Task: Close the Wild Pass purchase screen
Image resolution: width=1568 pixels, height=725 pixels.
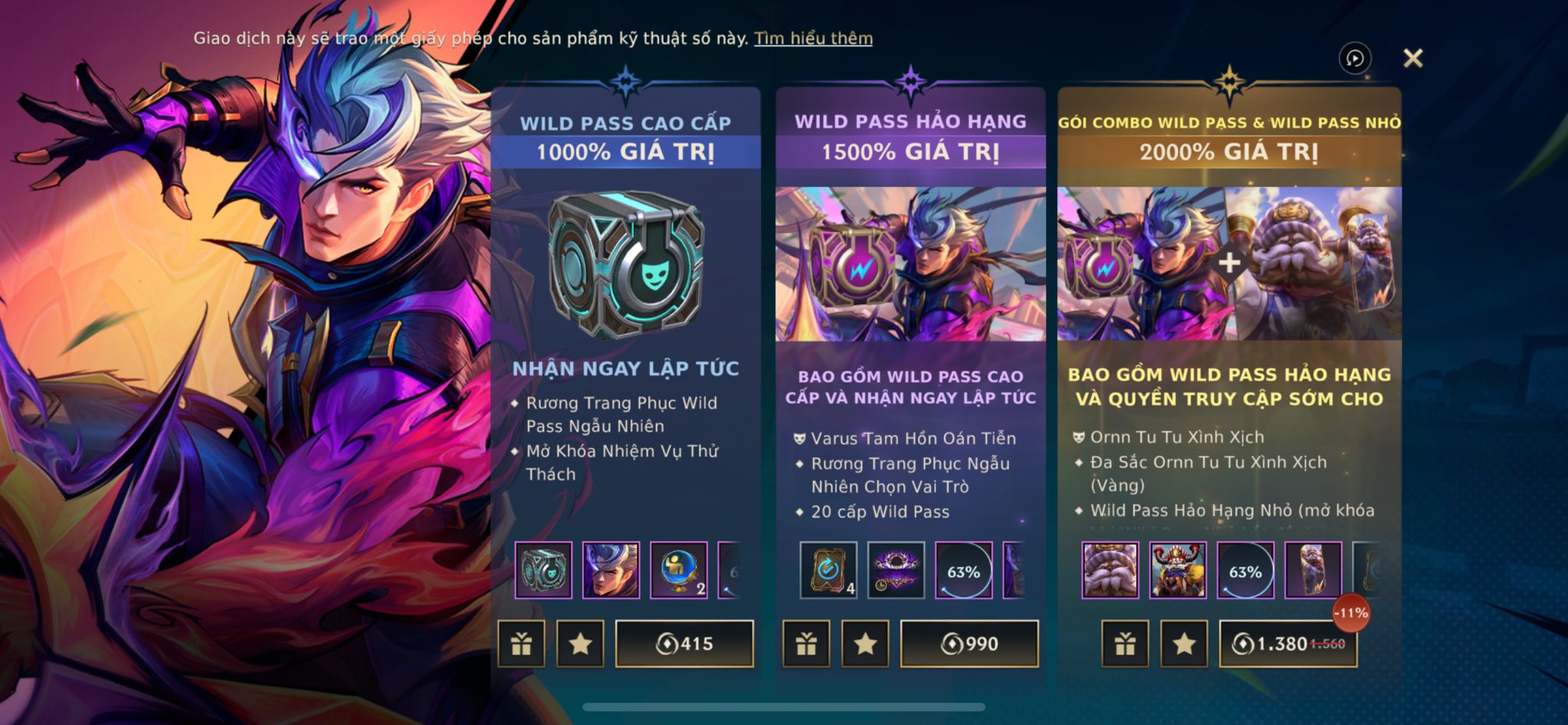Action: pyautogui.click(x=1413, y=58)
